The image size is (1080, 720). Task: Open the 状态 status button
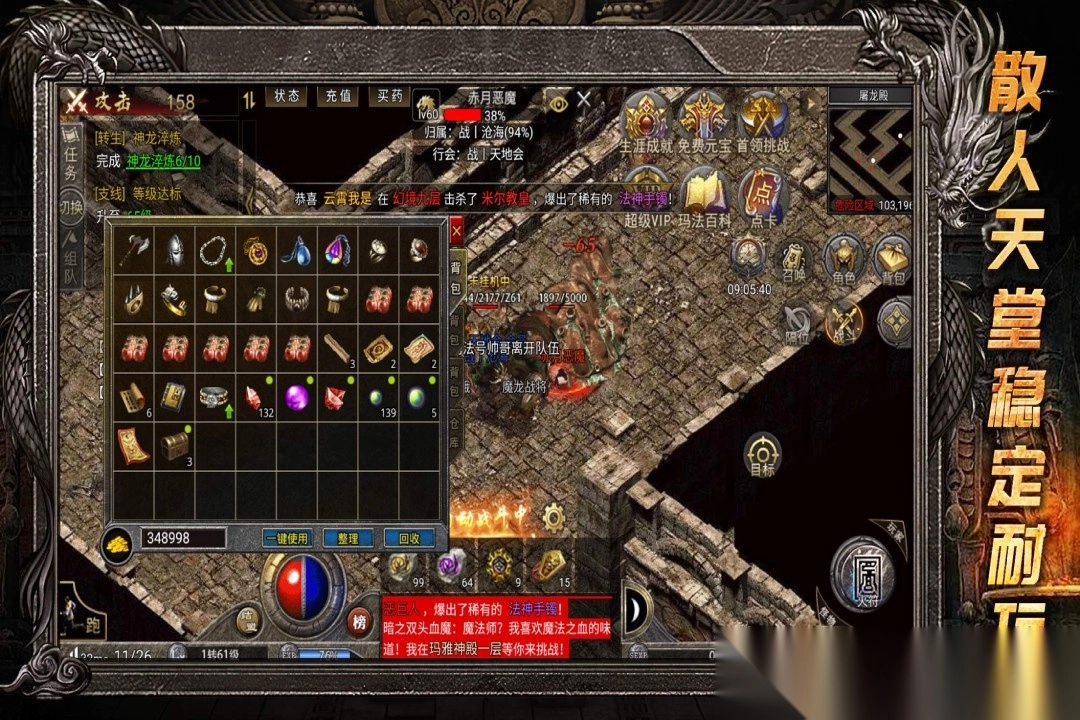[287, 96]
